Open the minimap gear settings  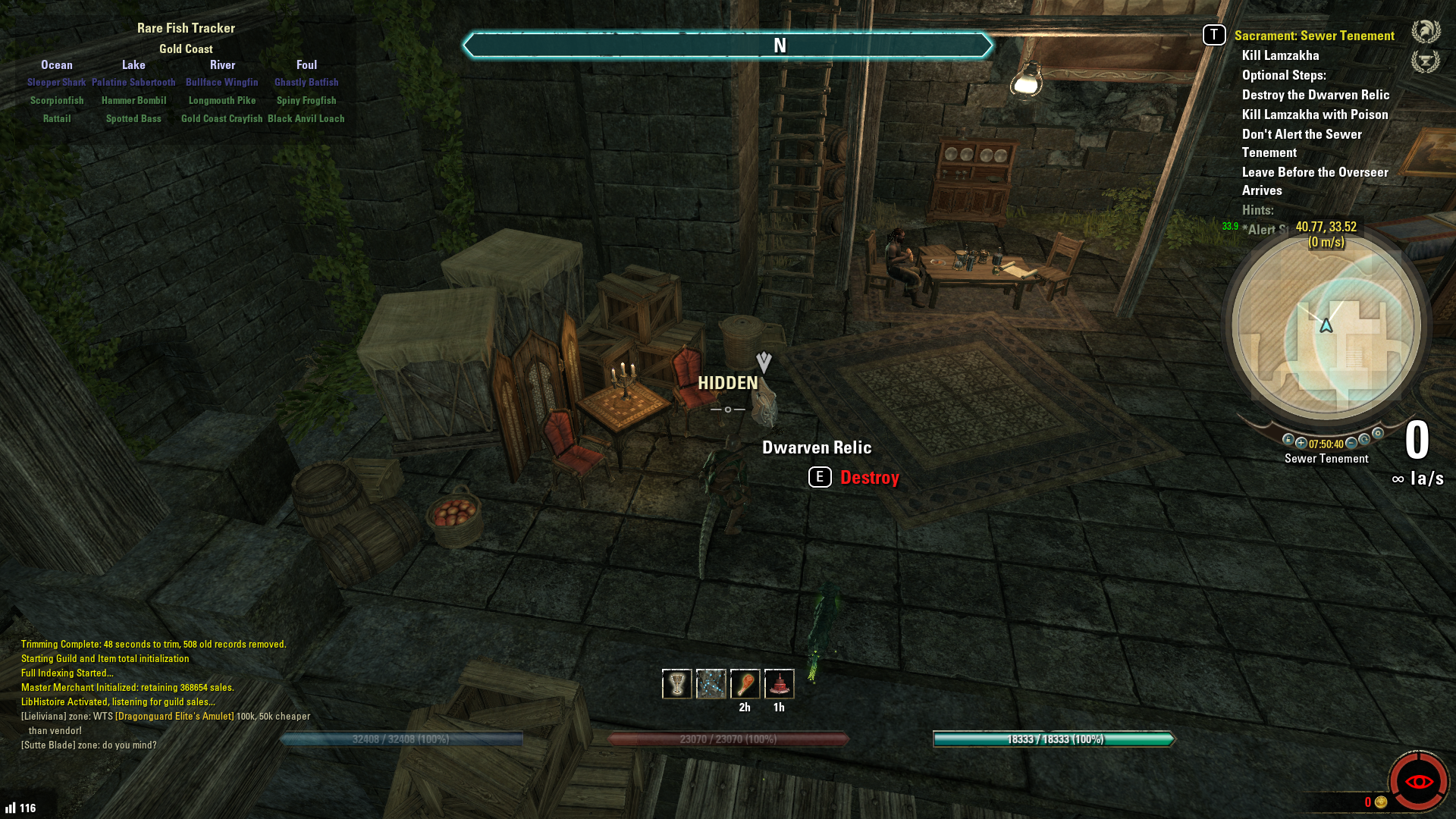pyautogui.click(x=1378, y=434)
